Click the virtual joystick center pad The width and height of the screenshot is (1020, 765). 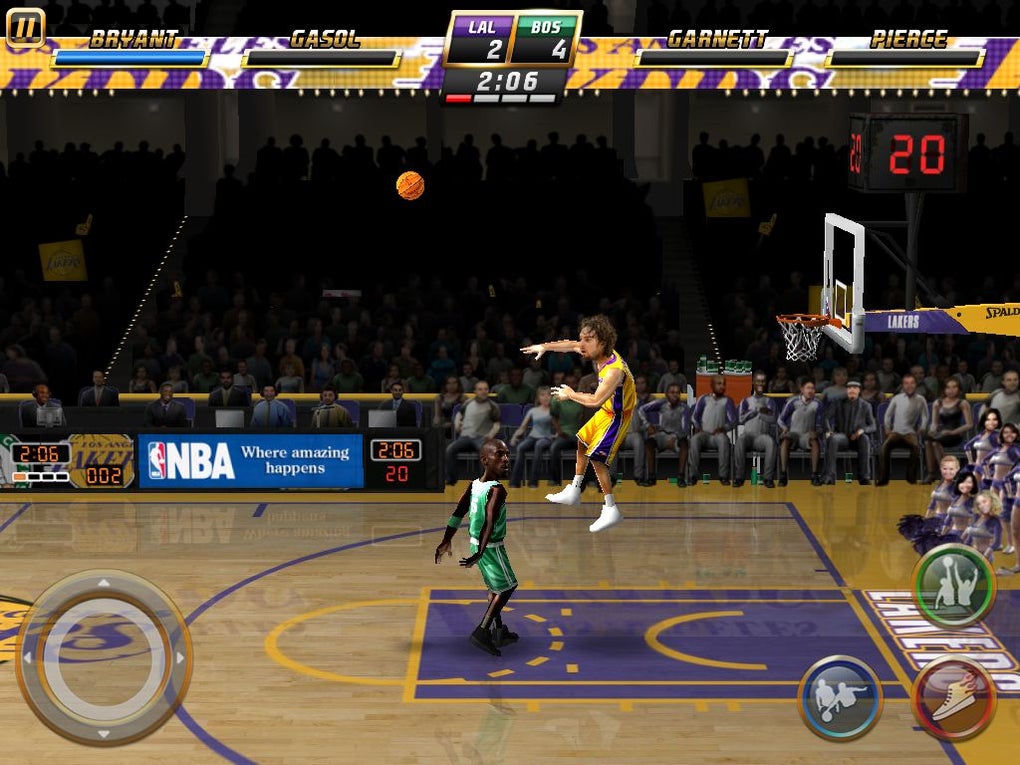click(103, 657)
